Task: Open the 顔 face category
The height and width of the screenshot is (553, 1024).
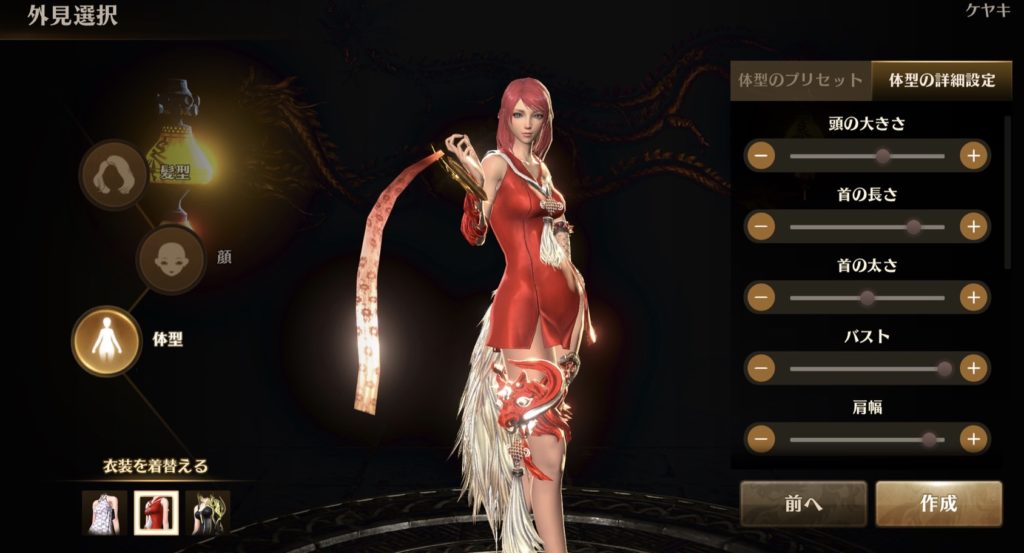Action: click(170, 259)
